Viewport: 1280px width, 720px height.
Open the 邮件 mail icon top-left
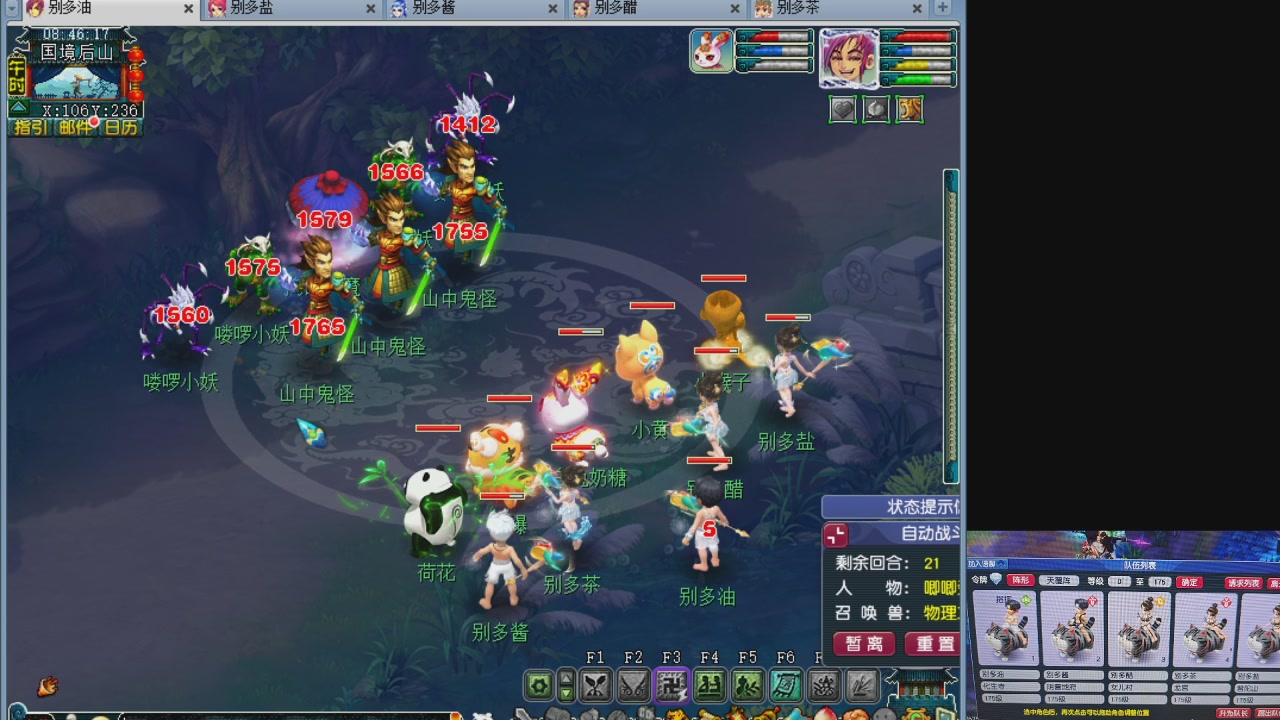75,127
